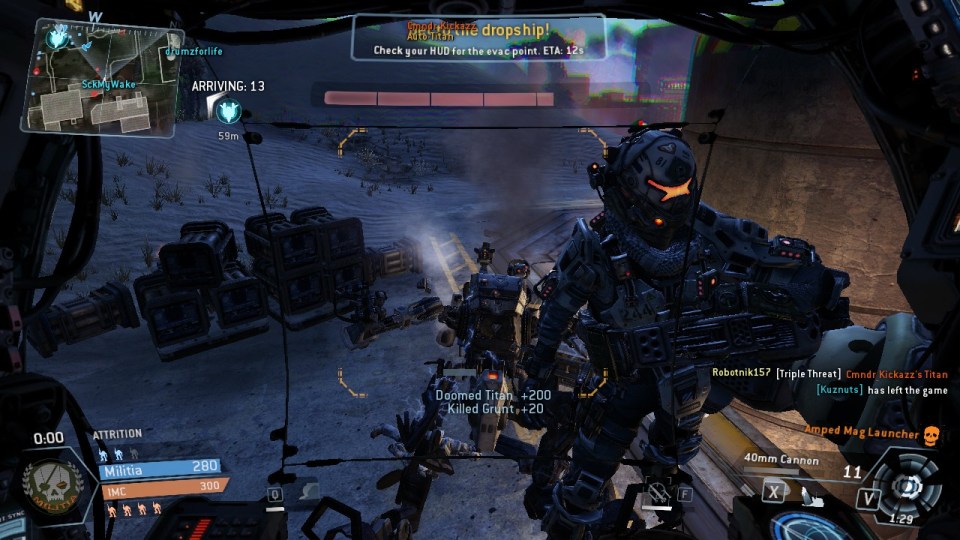Click the evac dropship objective banner
The height and width of the screenshot is (540, 960).
click(x=478, y=38)
